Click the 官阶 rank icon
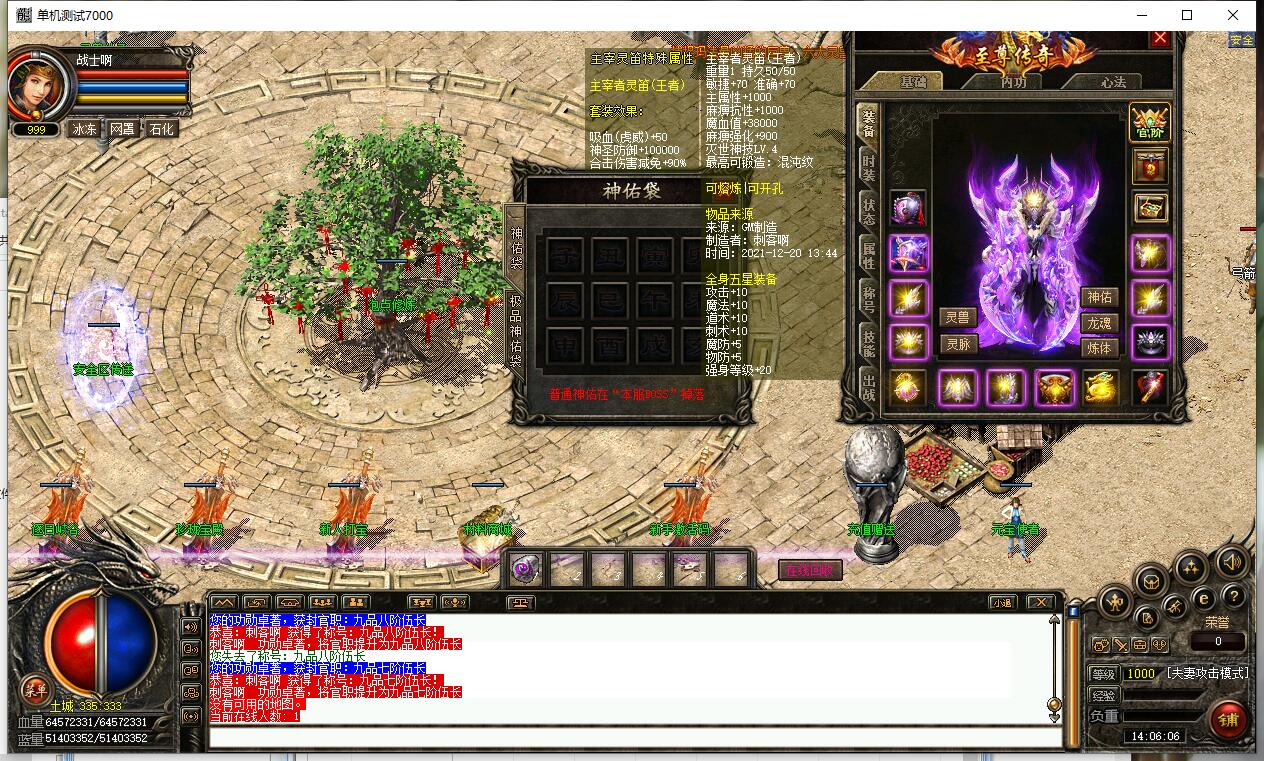 pos(1149,122)
